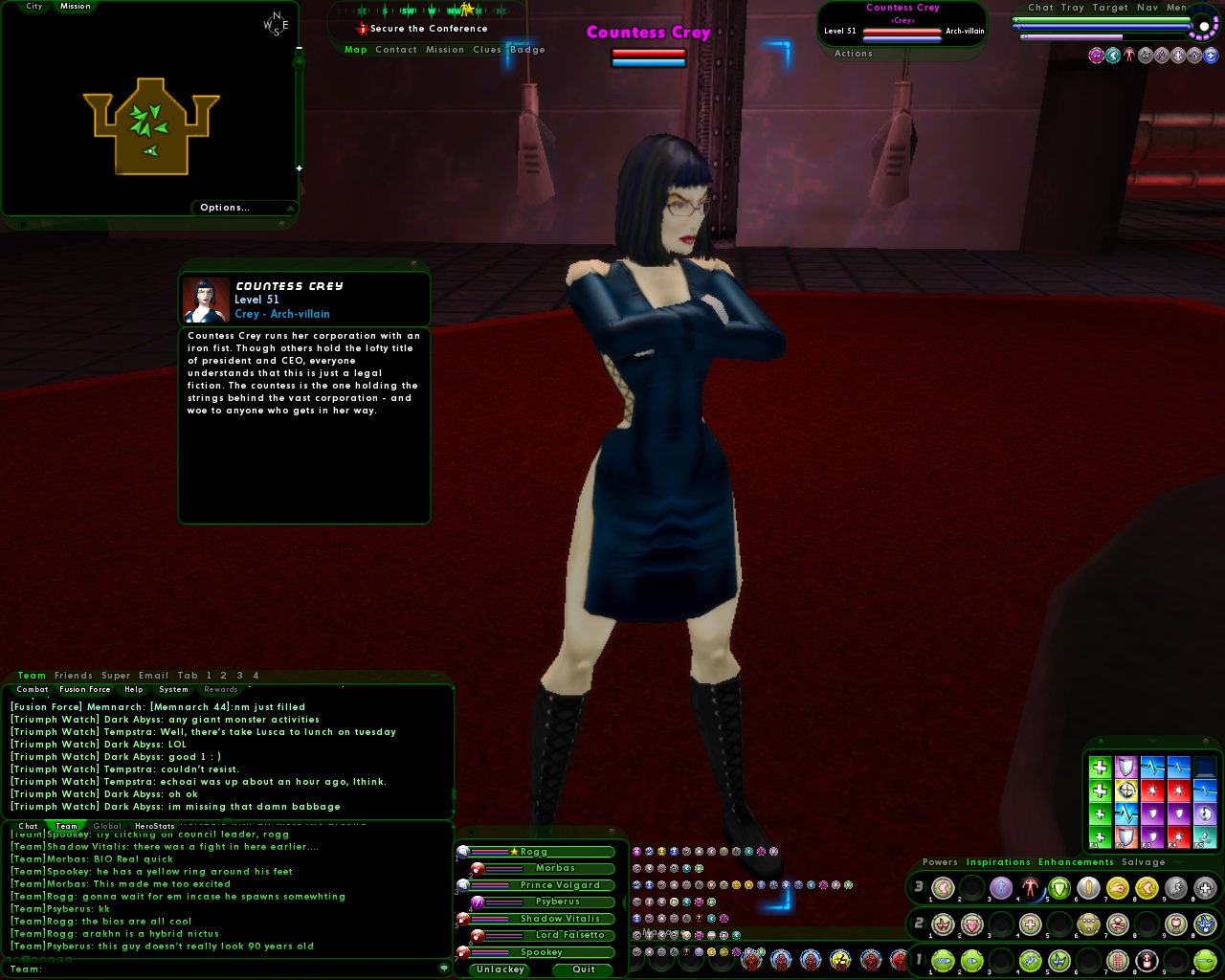The height and width of the screenshot is (980, 1225).
Task: Use a red Rage damage inspiration
Action: [1152, 791]
